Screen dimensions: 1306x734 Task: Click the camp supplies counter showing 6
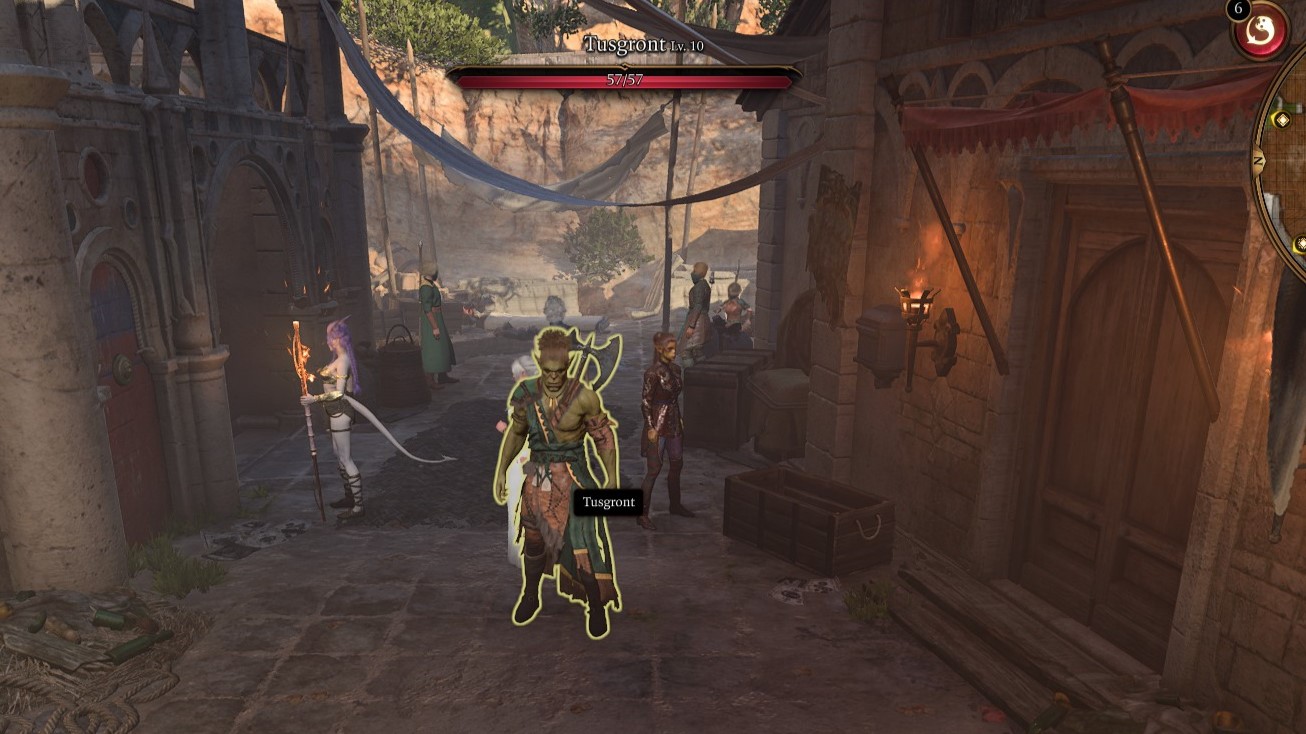pyautogui.click(x=1236, y=9)
